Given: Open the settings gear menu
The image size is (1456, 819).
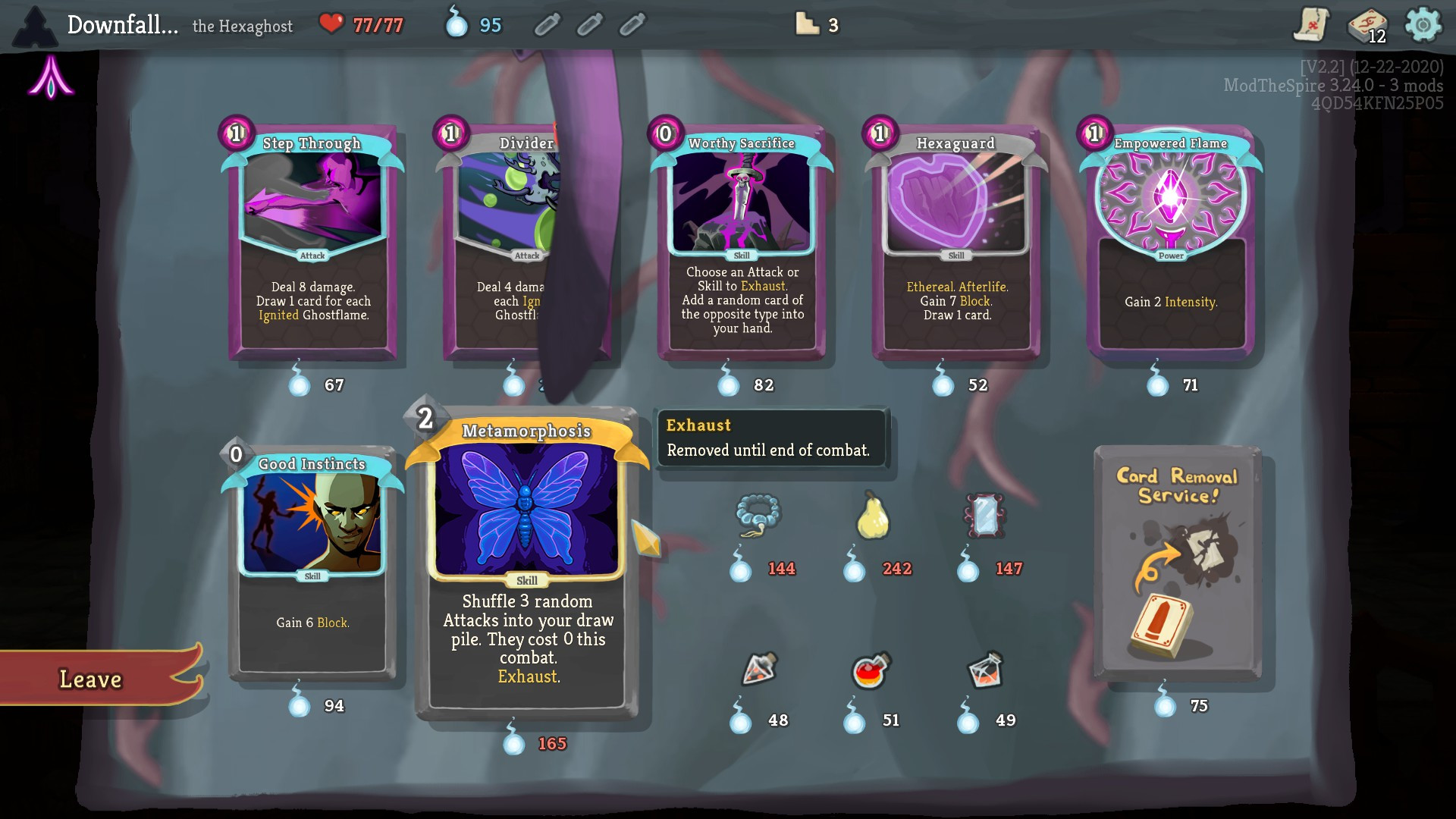Looking at the screenshot, I should pos(1423,25).
